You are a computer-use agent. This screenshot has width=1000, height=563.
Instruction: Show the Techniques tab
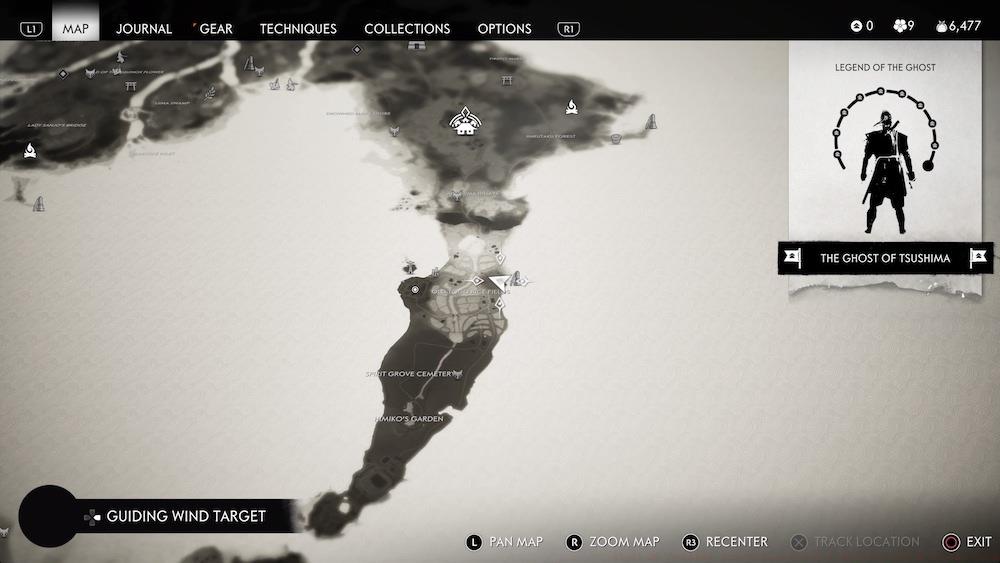coord(298,28)
